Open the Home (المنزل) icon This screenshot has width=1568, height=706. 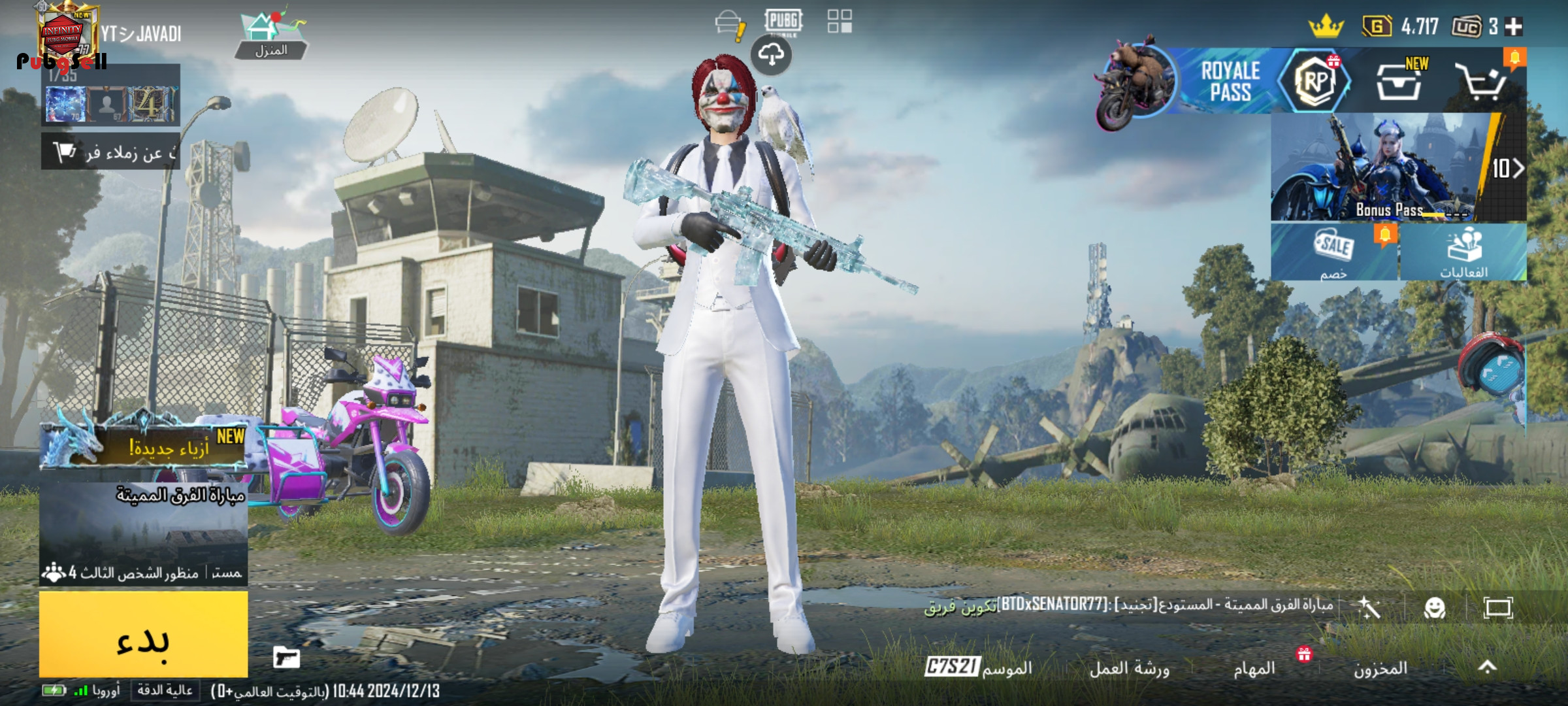pos(270,36)
